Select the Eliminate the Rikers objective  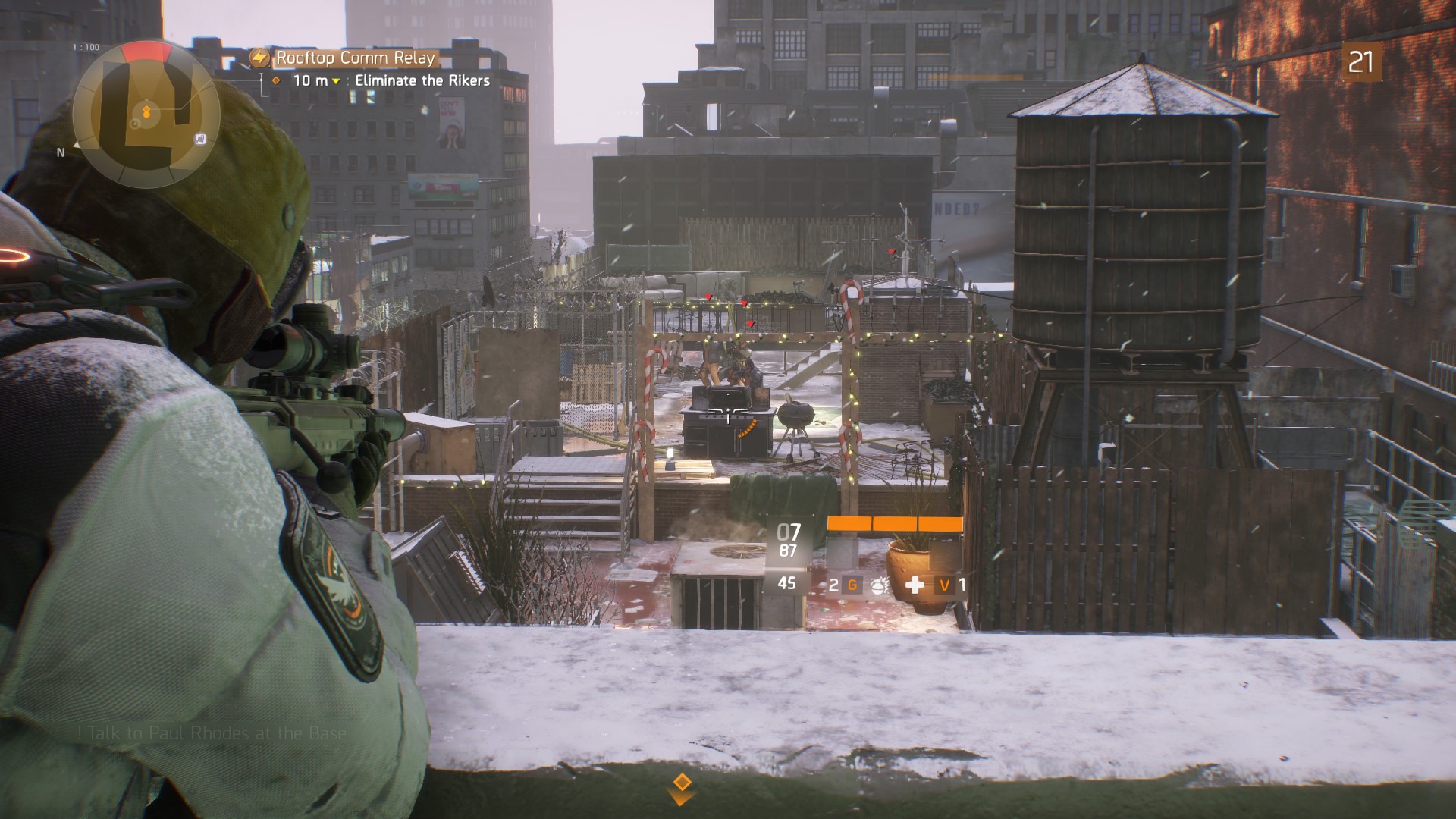coord(422,80)
